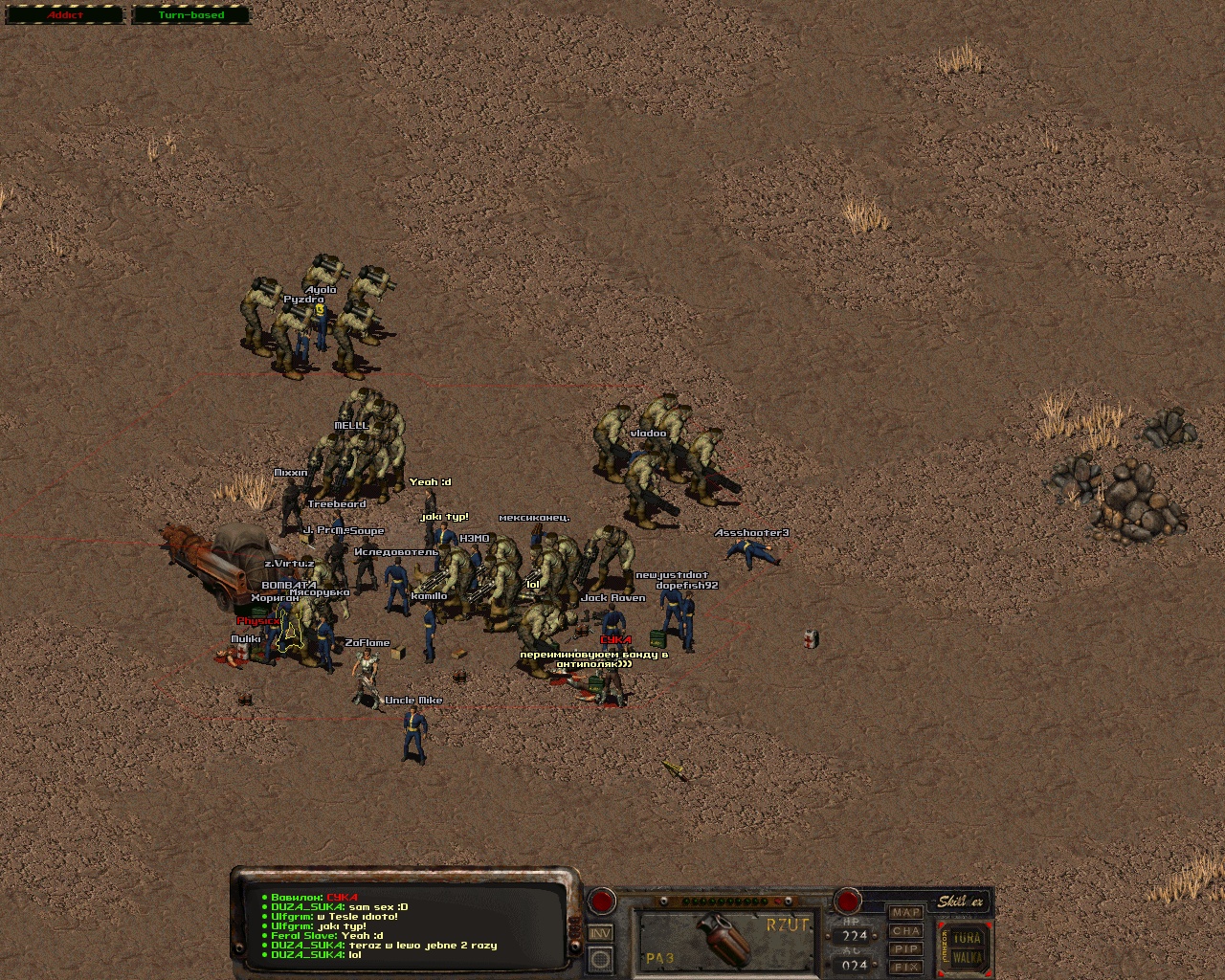
Task: Click the red button beside Skilldex
Action: (x=848, y=900)
